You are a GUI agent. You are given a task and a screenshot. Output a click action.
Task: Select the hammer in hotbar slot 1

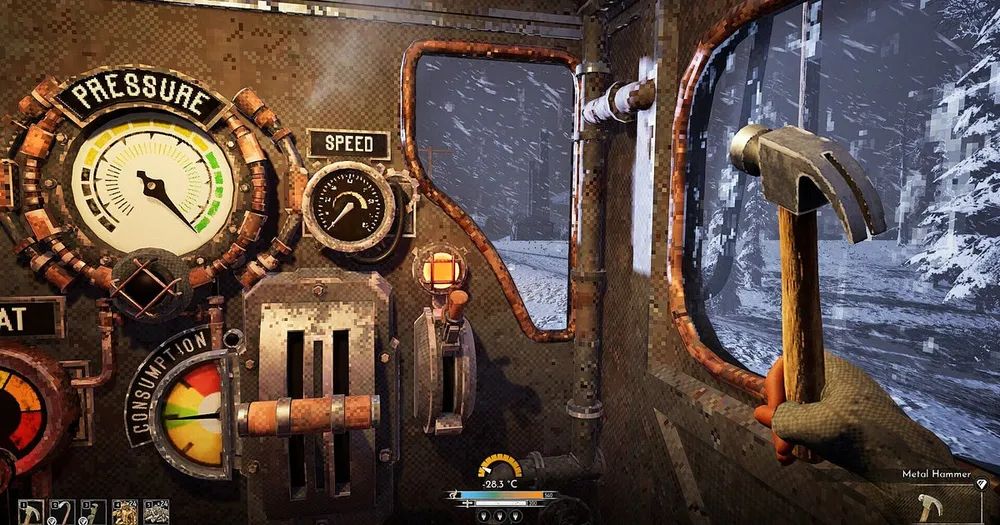tap(31, 512)
